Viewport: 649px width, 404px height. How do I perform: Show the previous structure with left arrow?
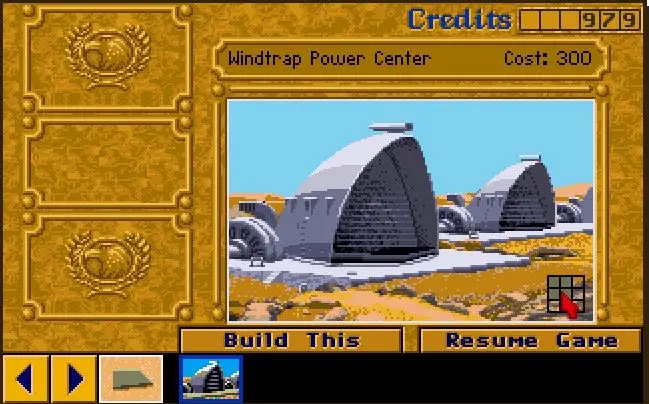click(26, 379)
